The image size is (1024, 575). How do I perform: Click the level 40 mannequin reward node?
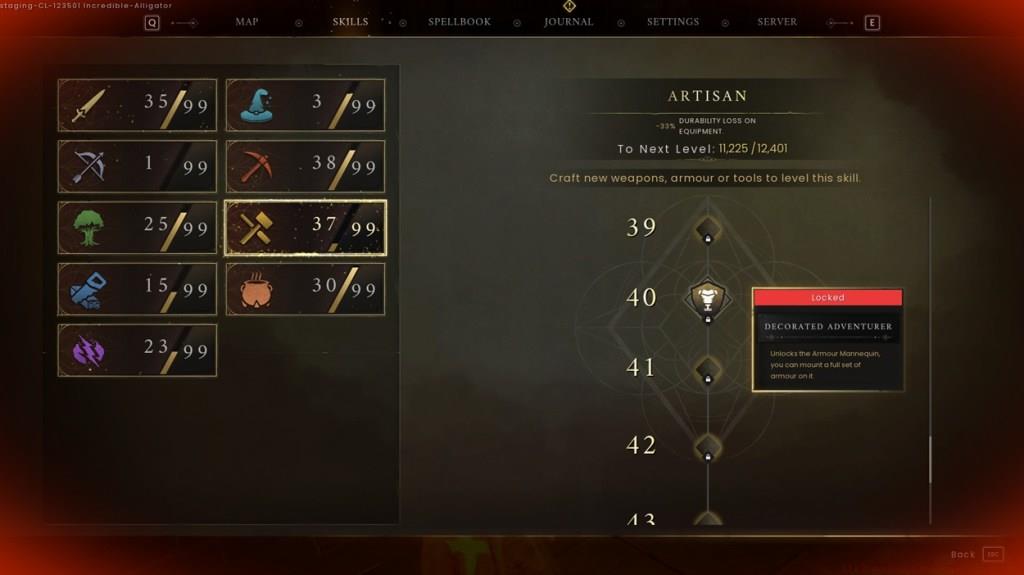[x=708, y=298]
